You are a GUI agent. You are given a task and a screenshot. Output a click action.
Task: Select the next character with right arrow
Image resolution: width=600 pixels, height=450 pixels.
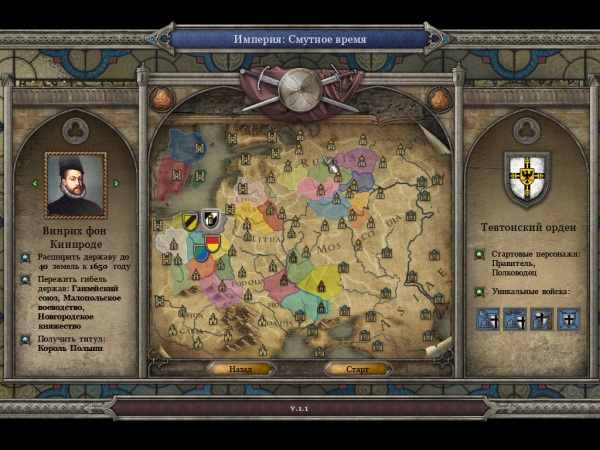pyautogui.click(x=116, y=183)
